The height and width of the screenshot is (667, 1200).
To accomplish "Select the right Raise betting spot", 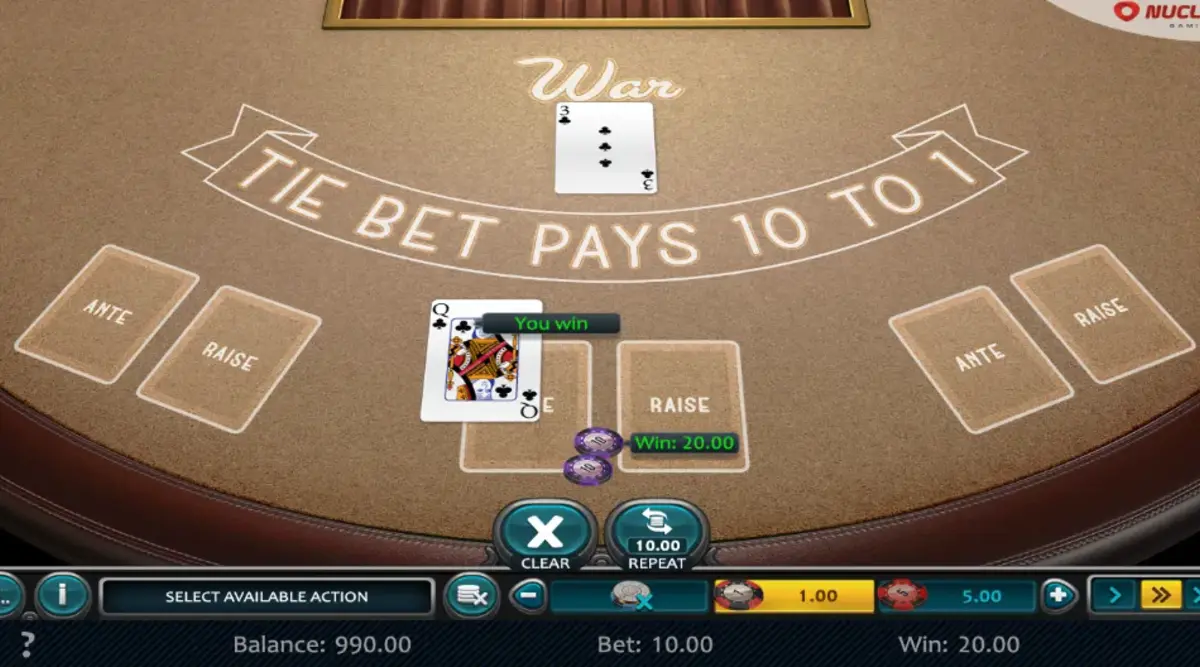I will coord(1102,314).
